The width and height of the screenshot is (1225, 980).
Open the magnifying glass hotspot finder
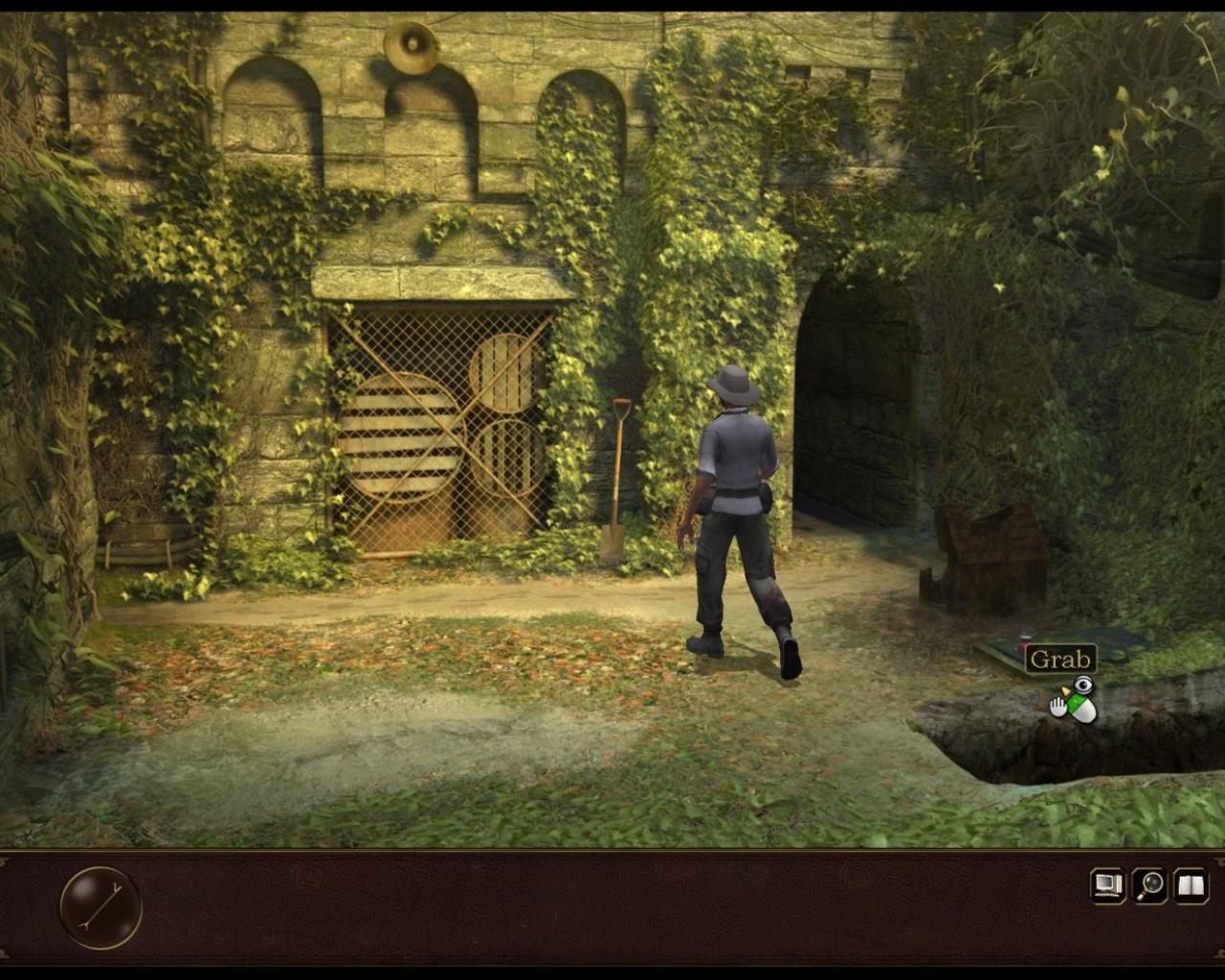[x=1148, y=885]
